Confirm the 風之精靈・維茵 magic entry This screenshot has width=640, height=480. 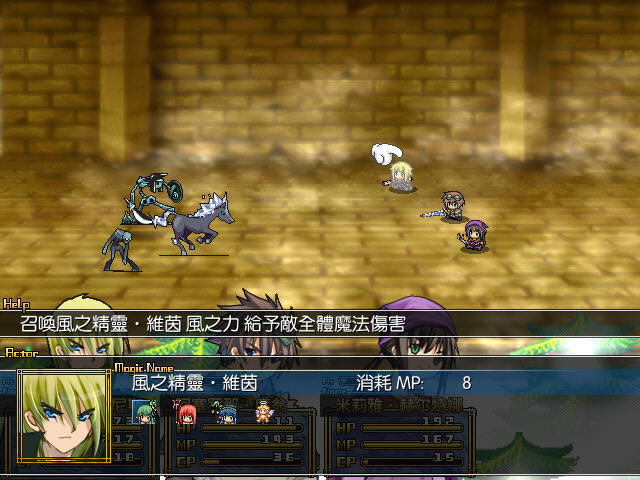(194, 383)
